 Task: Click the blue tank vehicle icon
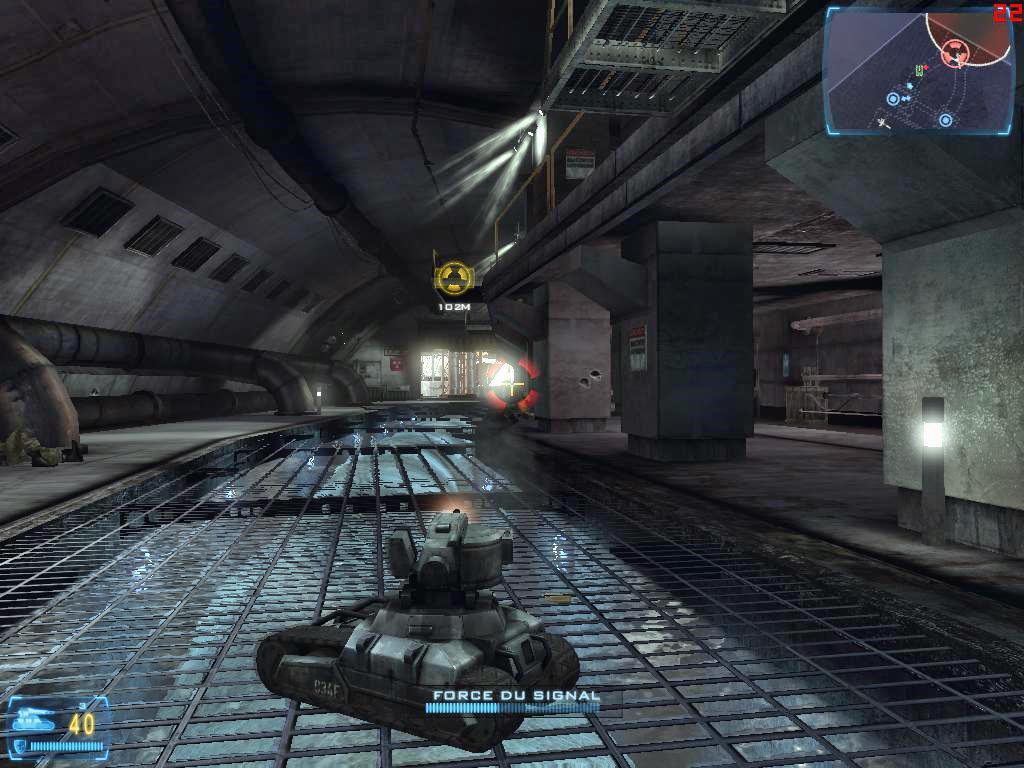[x=32, y=717]
